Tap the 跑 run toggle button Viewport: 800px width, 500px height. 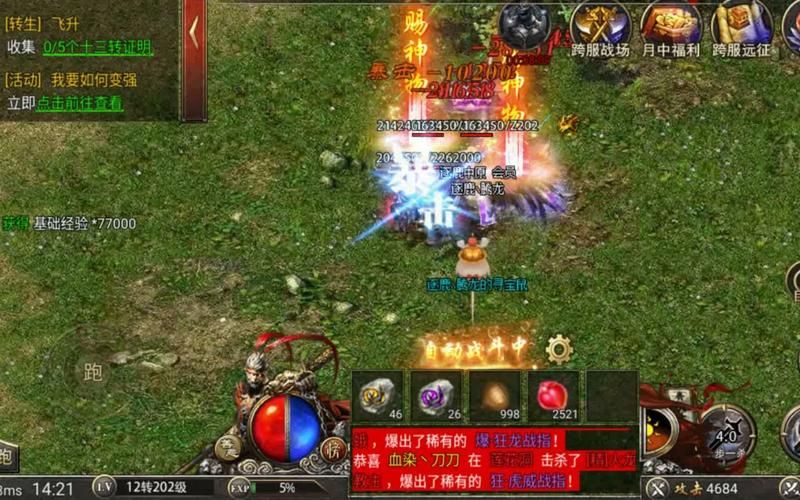pos(92,373)
